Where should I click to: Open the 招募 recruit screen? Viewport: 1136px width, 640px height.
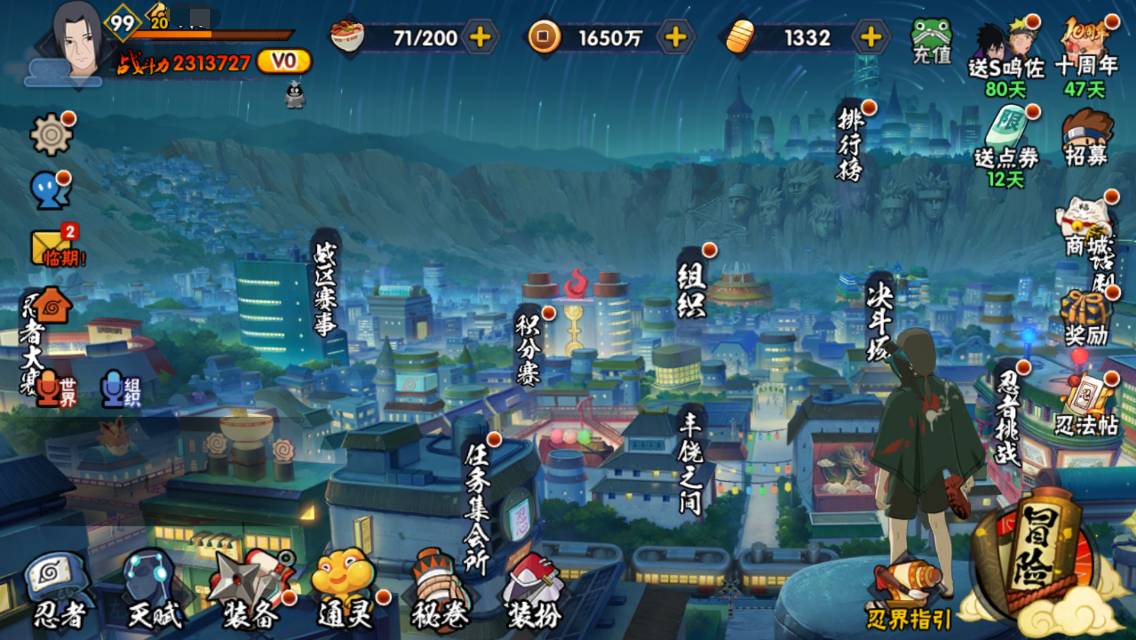tap(1086, 138)
